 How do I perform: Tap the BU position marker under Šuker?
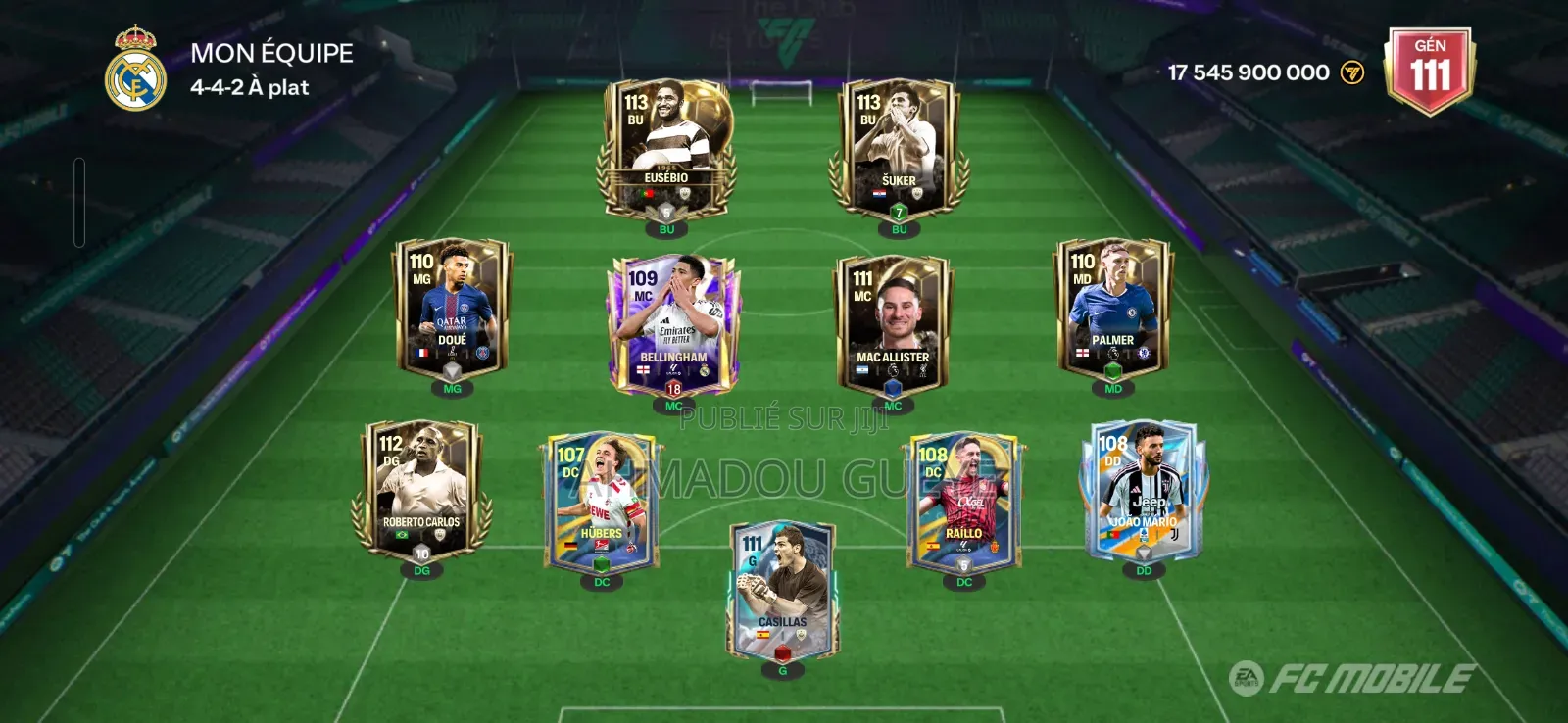click(x=898, y=229)
